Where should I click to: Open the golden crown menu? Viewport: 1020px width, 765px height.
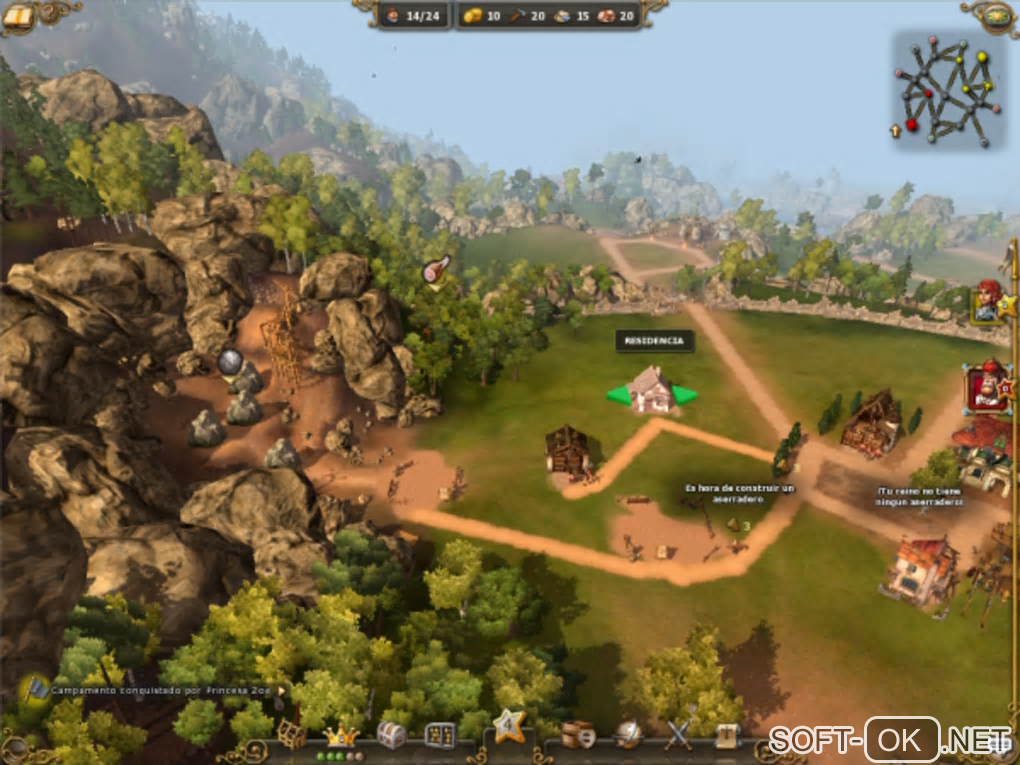(343, 735)
